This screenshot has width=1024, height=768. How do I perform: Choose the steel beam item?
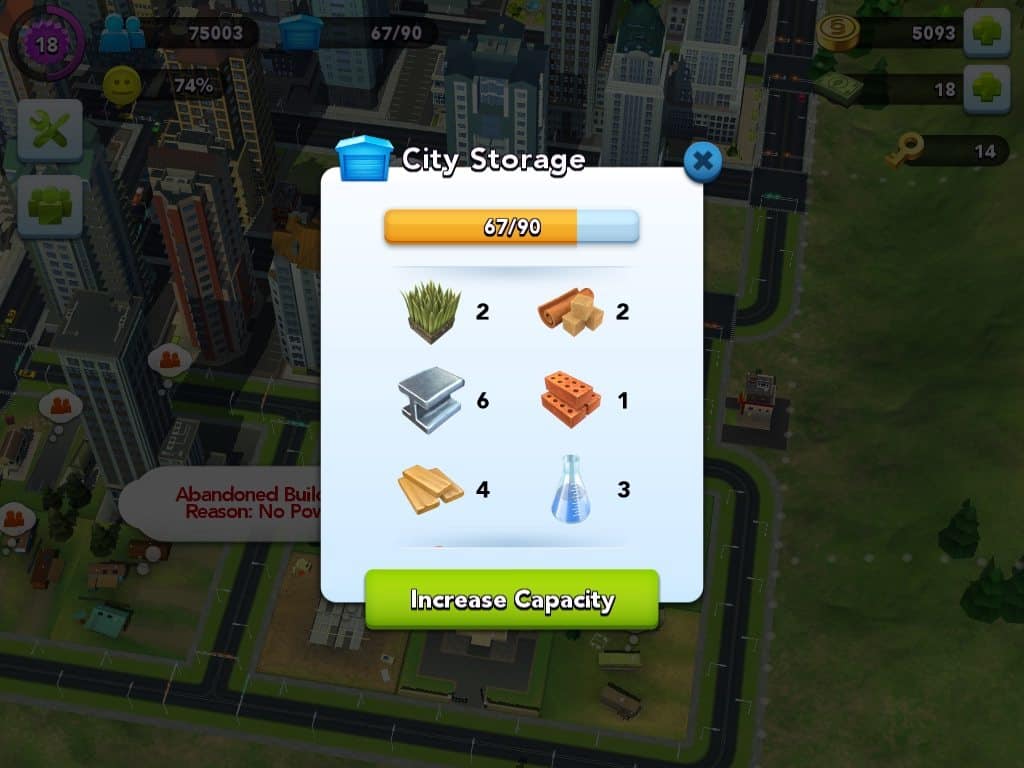click(431, 400)
